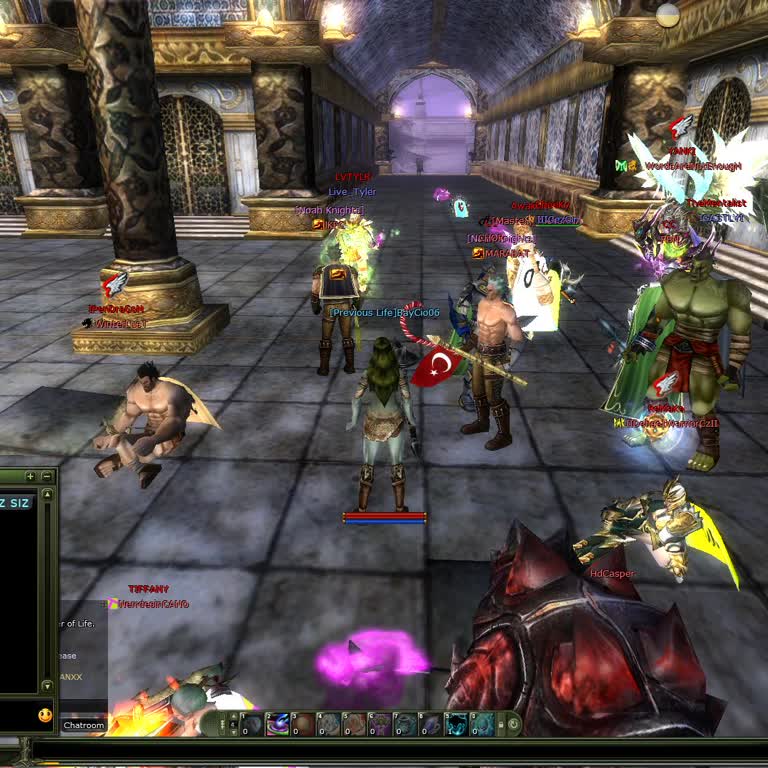Open the Chatroom button

pos(84,725)
